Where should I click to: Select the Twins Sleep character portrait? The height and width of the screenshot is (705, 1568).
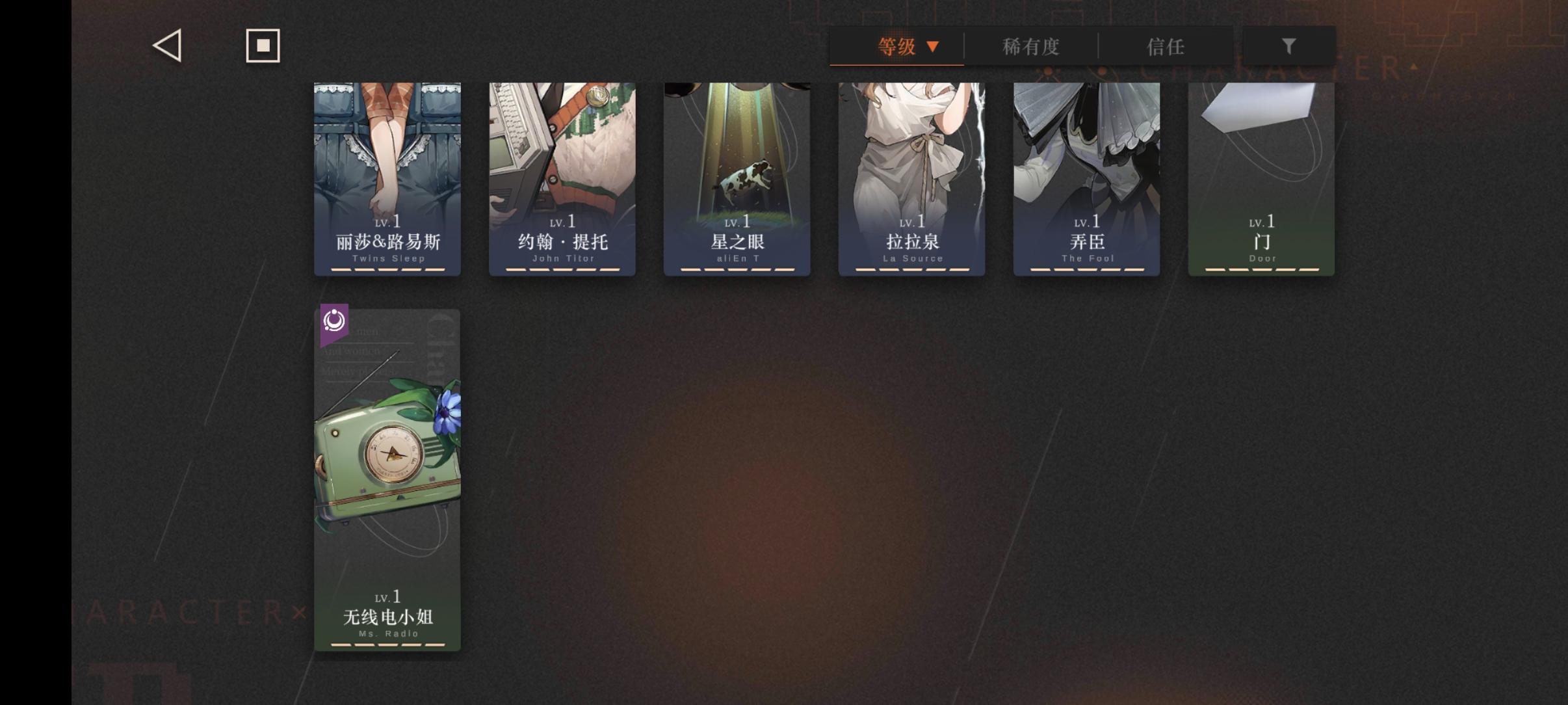(386, 163)
